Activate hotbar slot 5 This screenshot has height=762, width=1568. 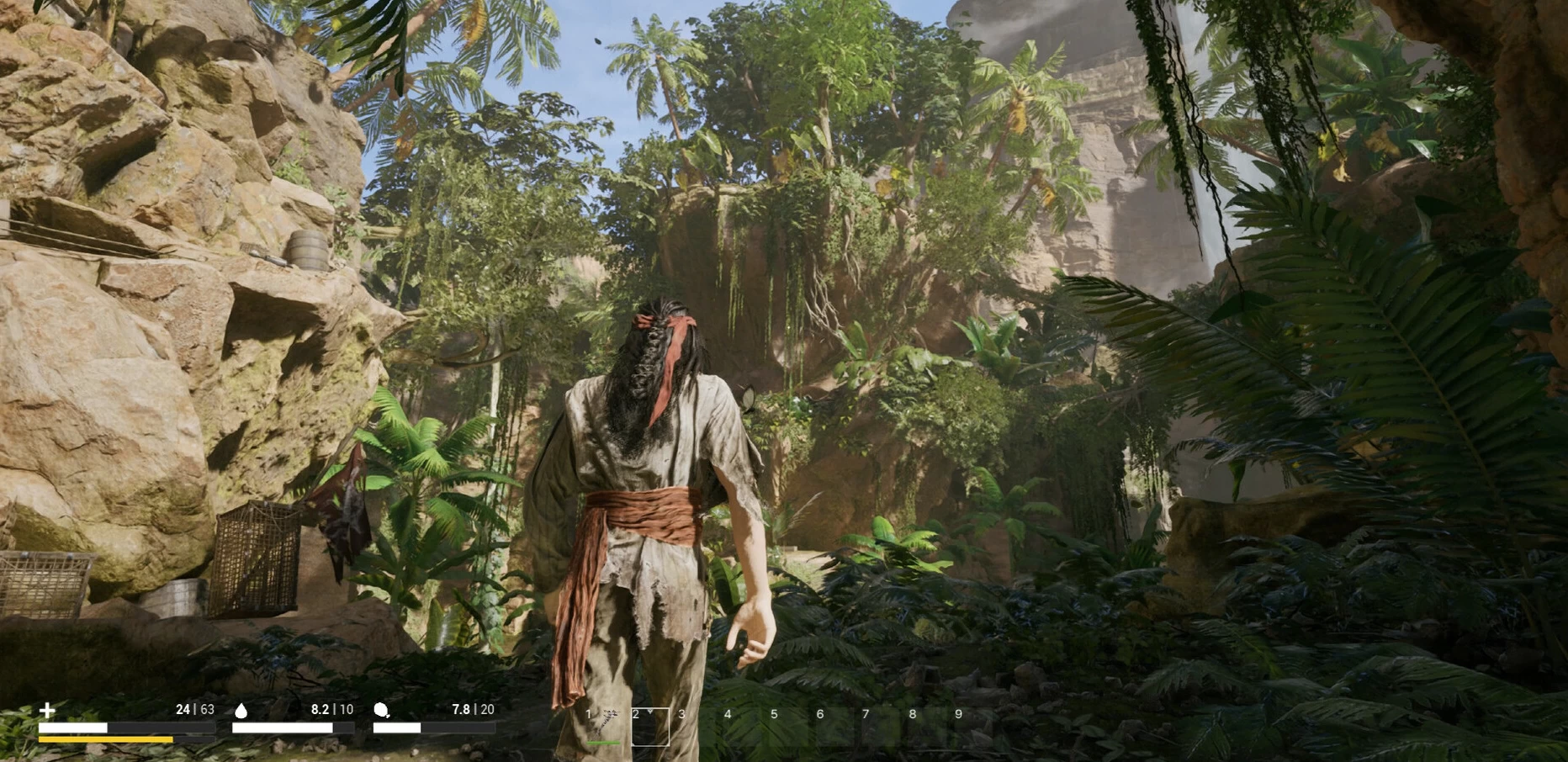click(x=789, y=727)
